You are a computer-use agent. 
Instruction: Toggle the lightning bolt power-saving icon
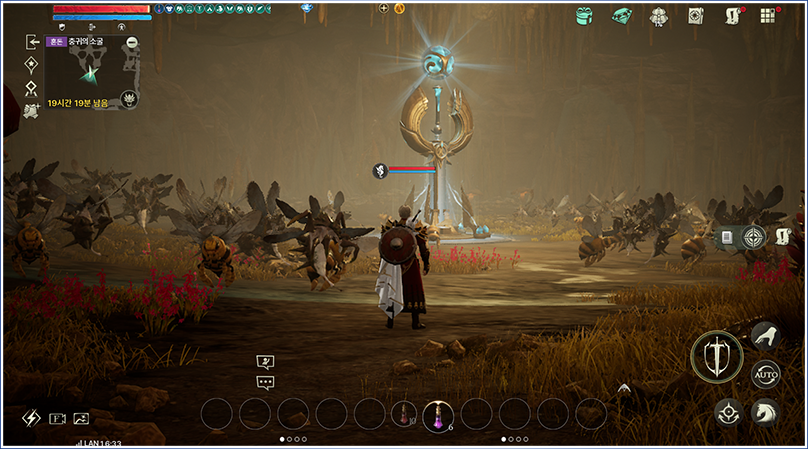[x=31, y=418]
